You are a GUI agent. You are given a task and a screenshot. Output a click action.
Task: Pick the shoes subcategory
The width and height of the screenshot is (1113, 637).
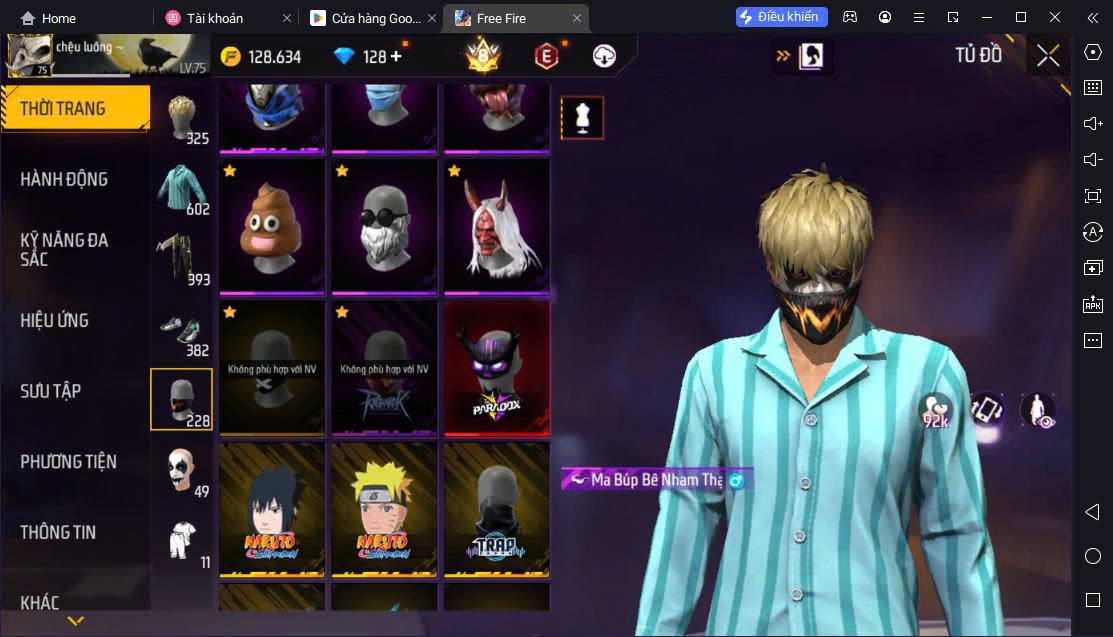click(182, 331)
